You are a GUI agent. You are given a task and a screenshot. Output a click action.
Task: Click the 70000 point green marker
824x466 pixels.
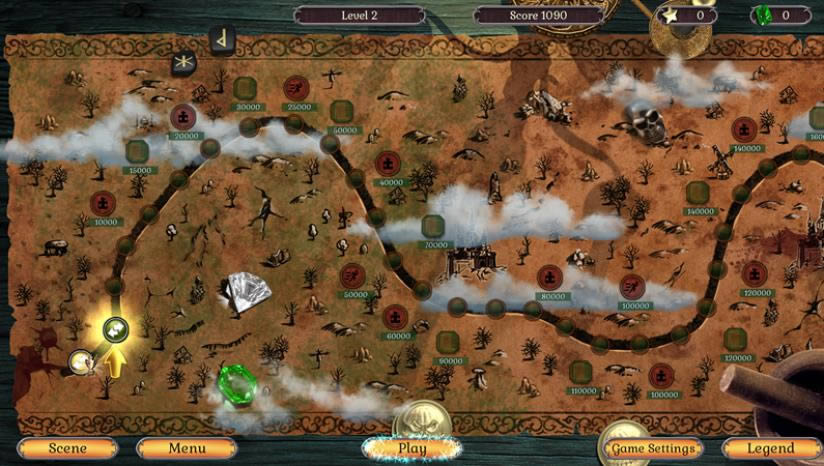click(x=433, y=226)
